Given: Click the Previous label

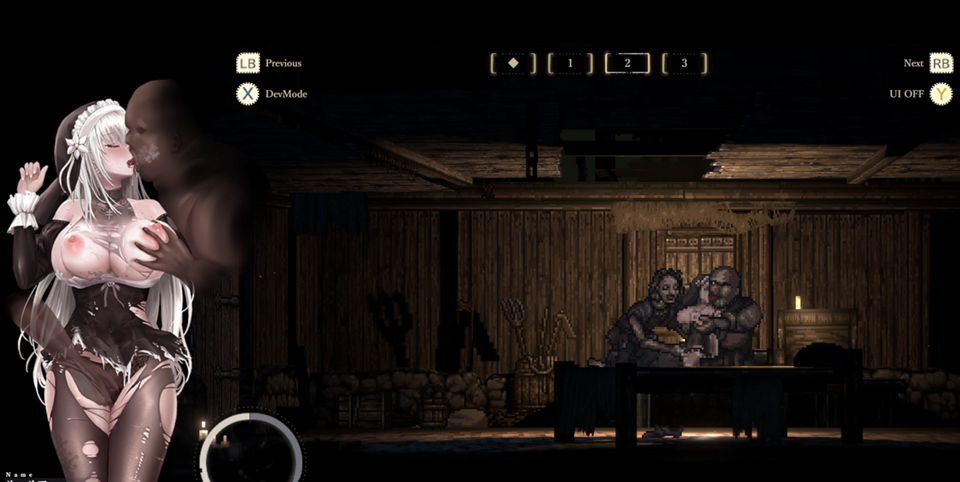Looking at the screenshot, I should 283,63.
